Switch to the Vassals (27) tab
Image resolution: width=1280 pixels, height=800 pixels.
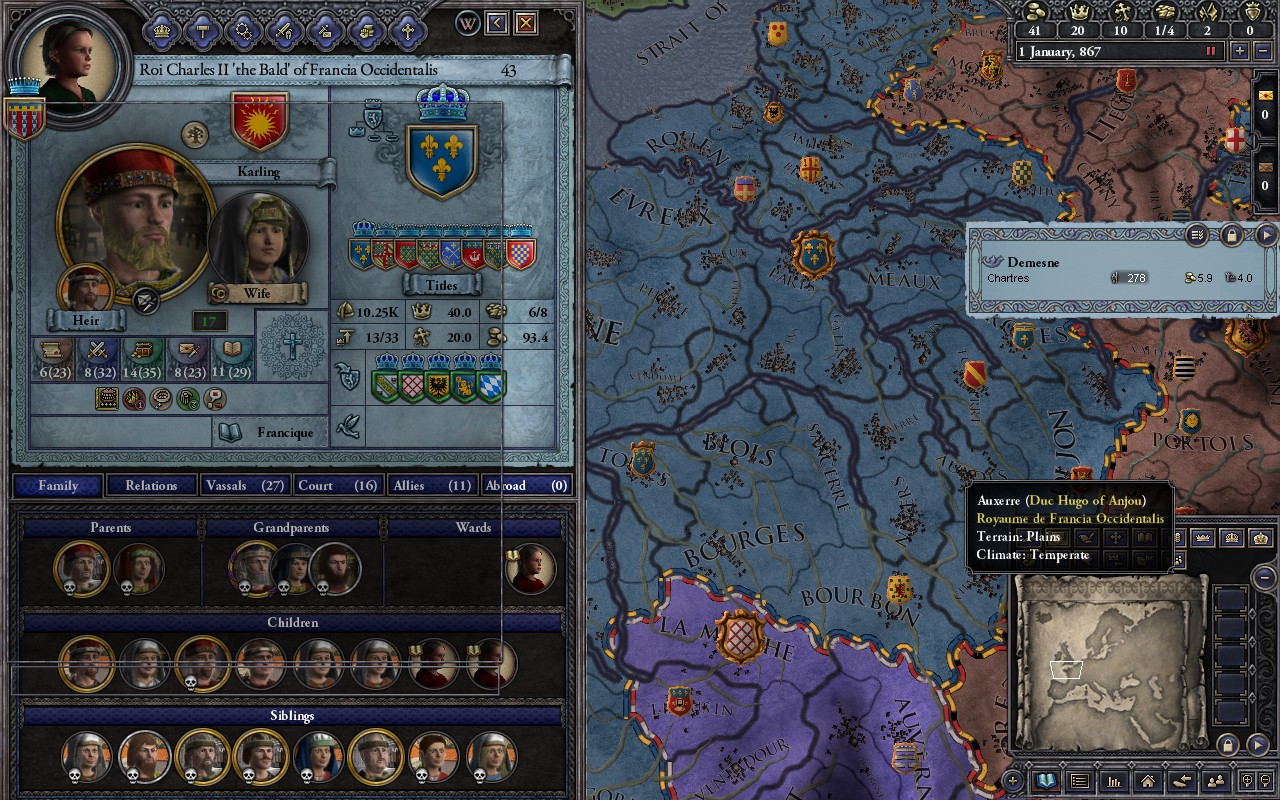click(244, 485)
